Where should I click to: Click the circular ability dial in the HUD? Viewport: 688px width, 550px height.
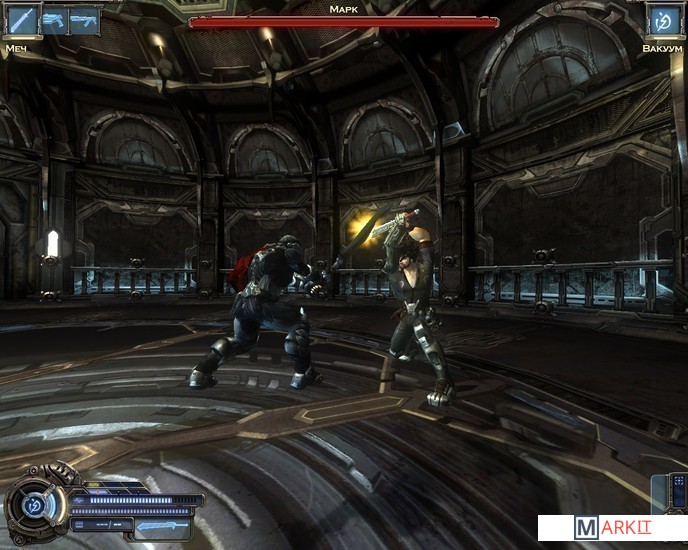(33, 505)
